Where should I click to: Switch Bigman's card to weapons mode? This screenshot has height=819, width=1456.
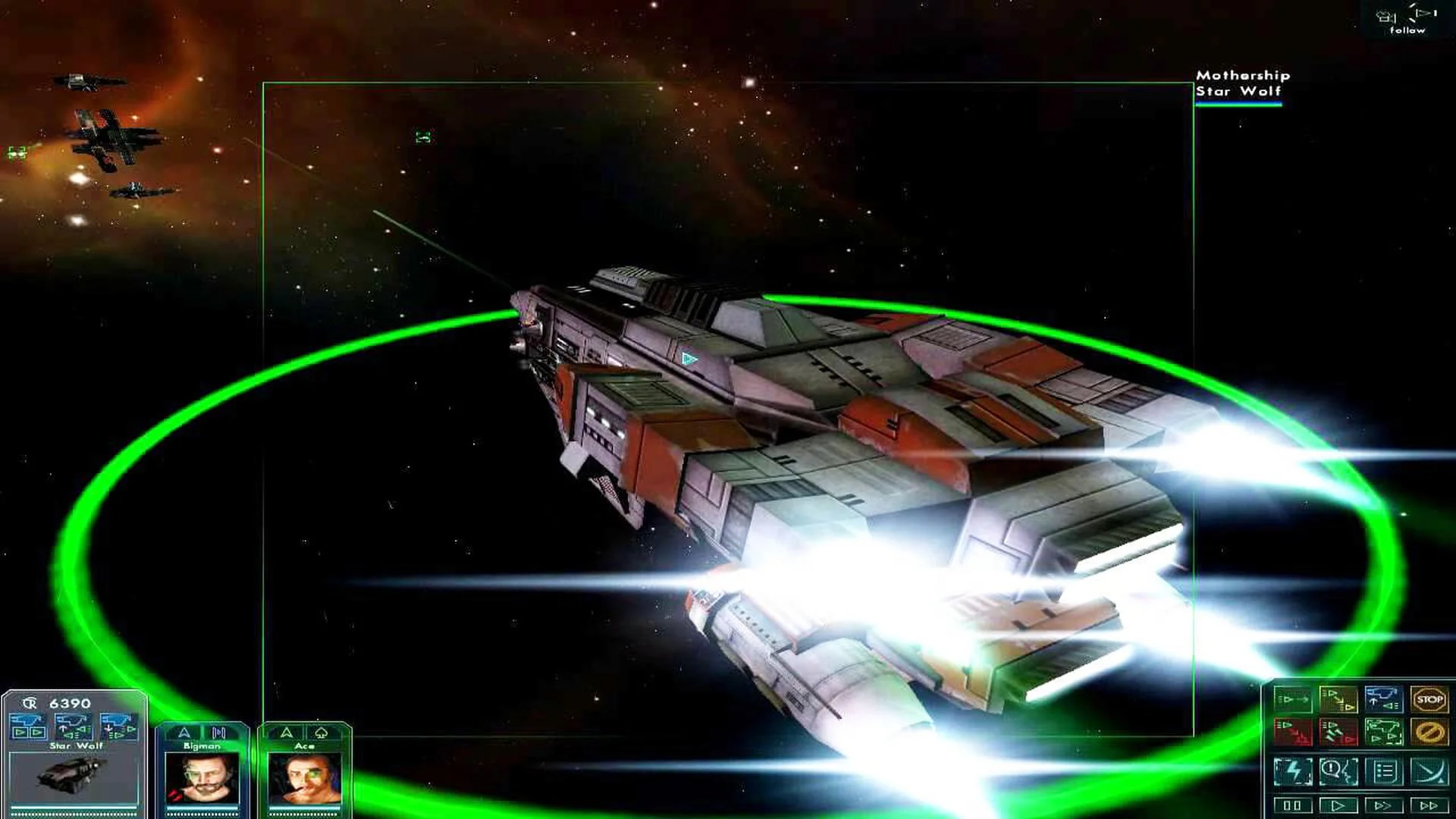pos(218,733)
